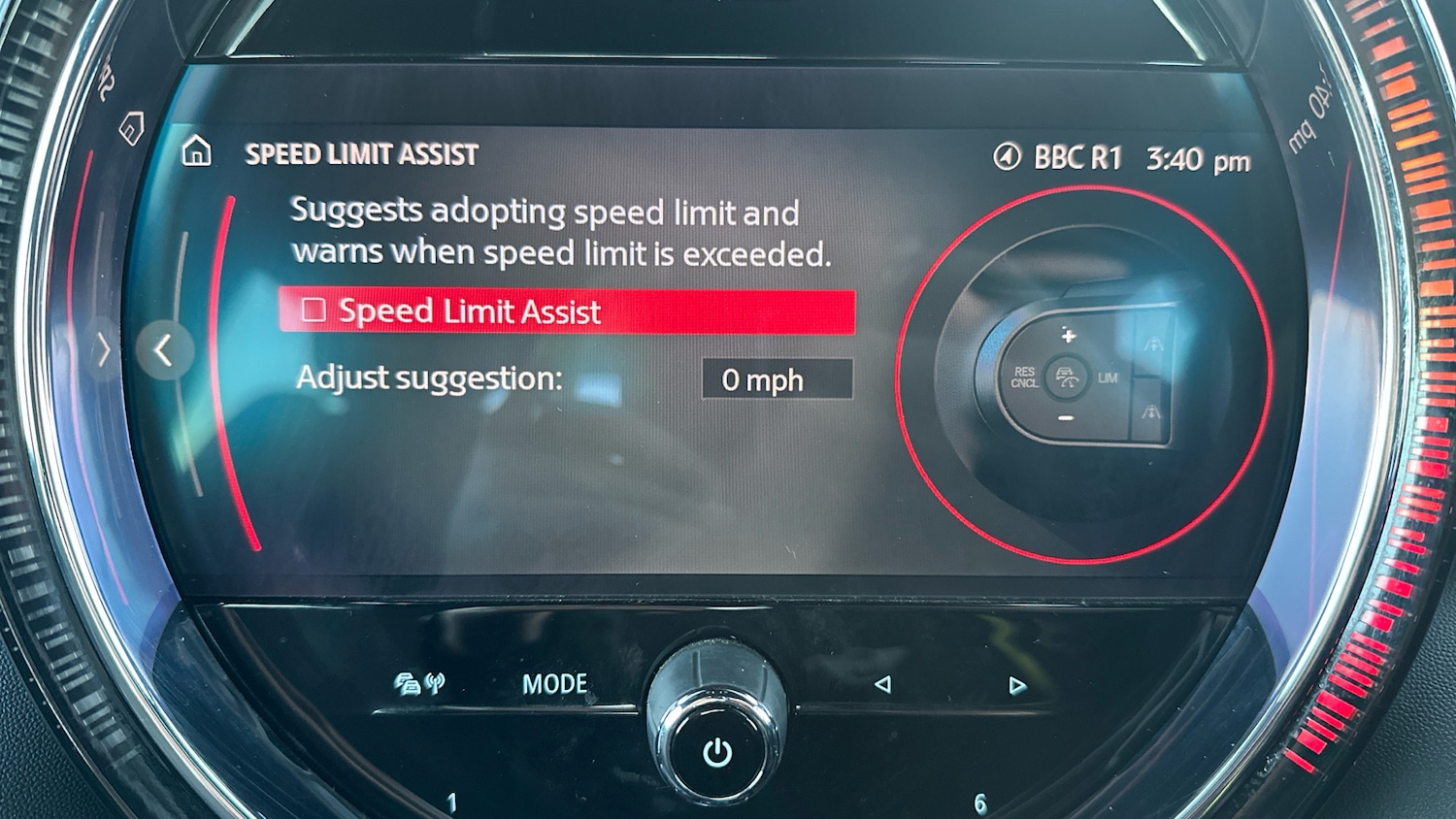Toggle the power button on the knob
Screen dimensions: 1456x819
tap(717, 752)
